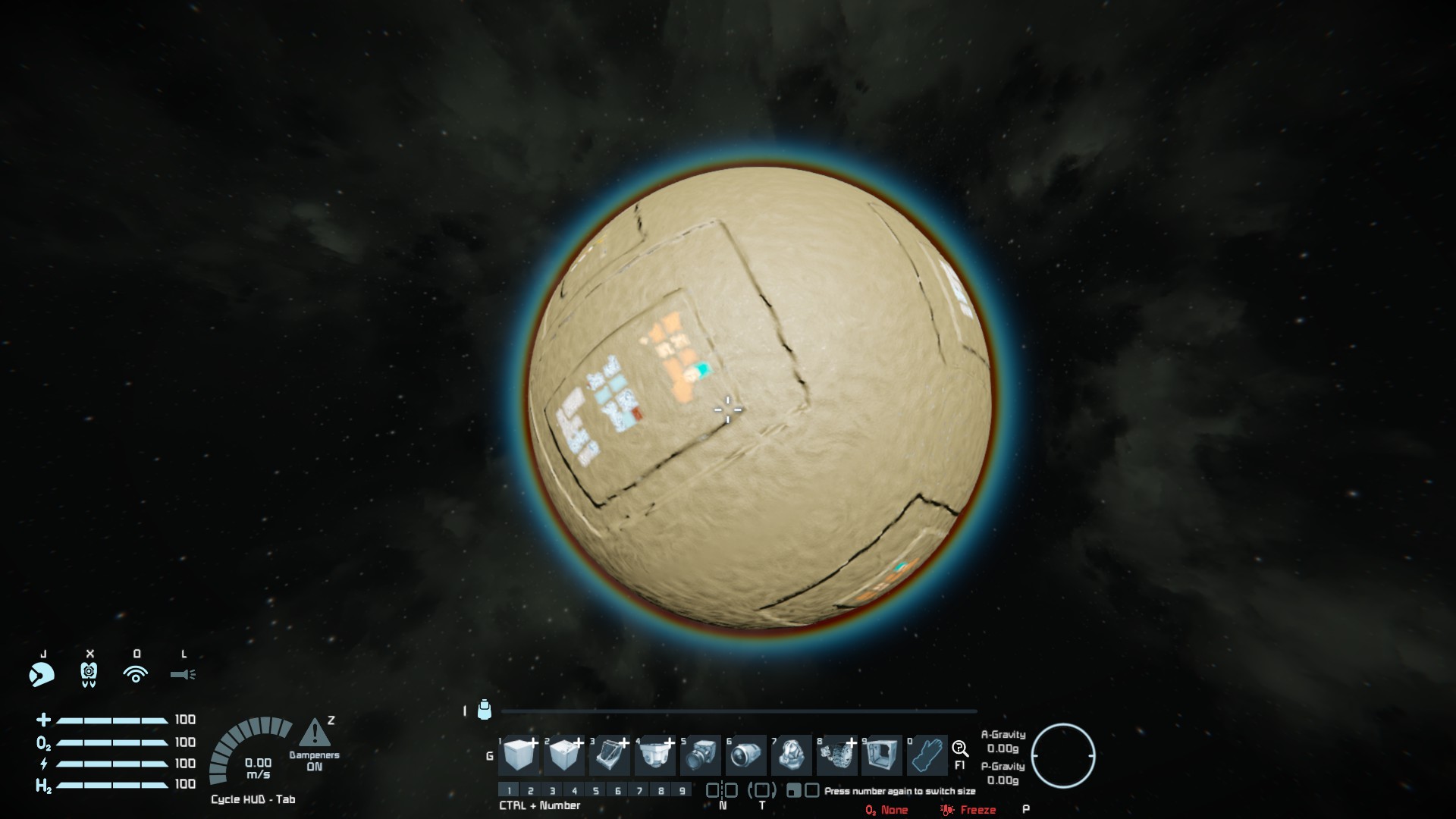Toggle the jetpack icon

point(89,674)
